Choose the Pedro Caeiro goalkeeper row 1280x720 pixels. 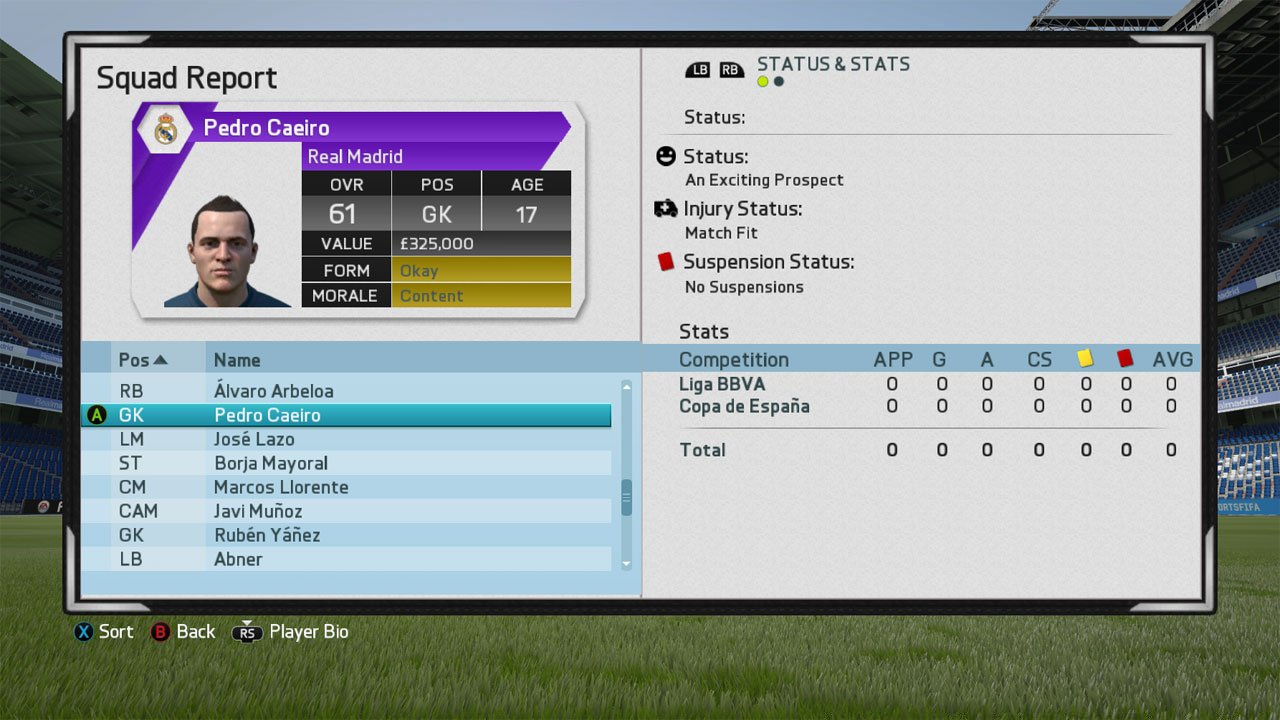pos(267,415)
